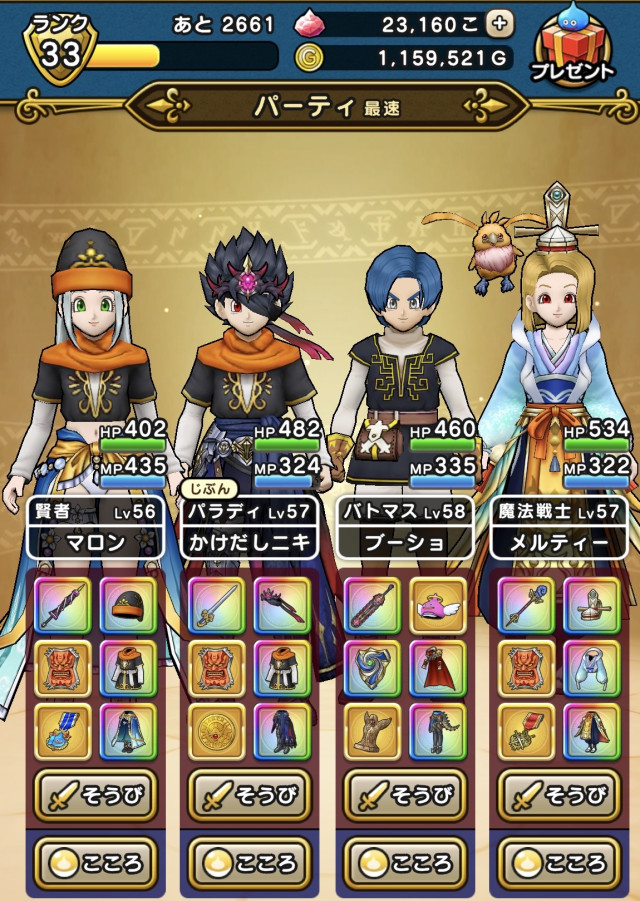Viewport: 640px width, 901px height.
Task: Open こころ menu for かけだしニキ
Action: click(250, 862)
